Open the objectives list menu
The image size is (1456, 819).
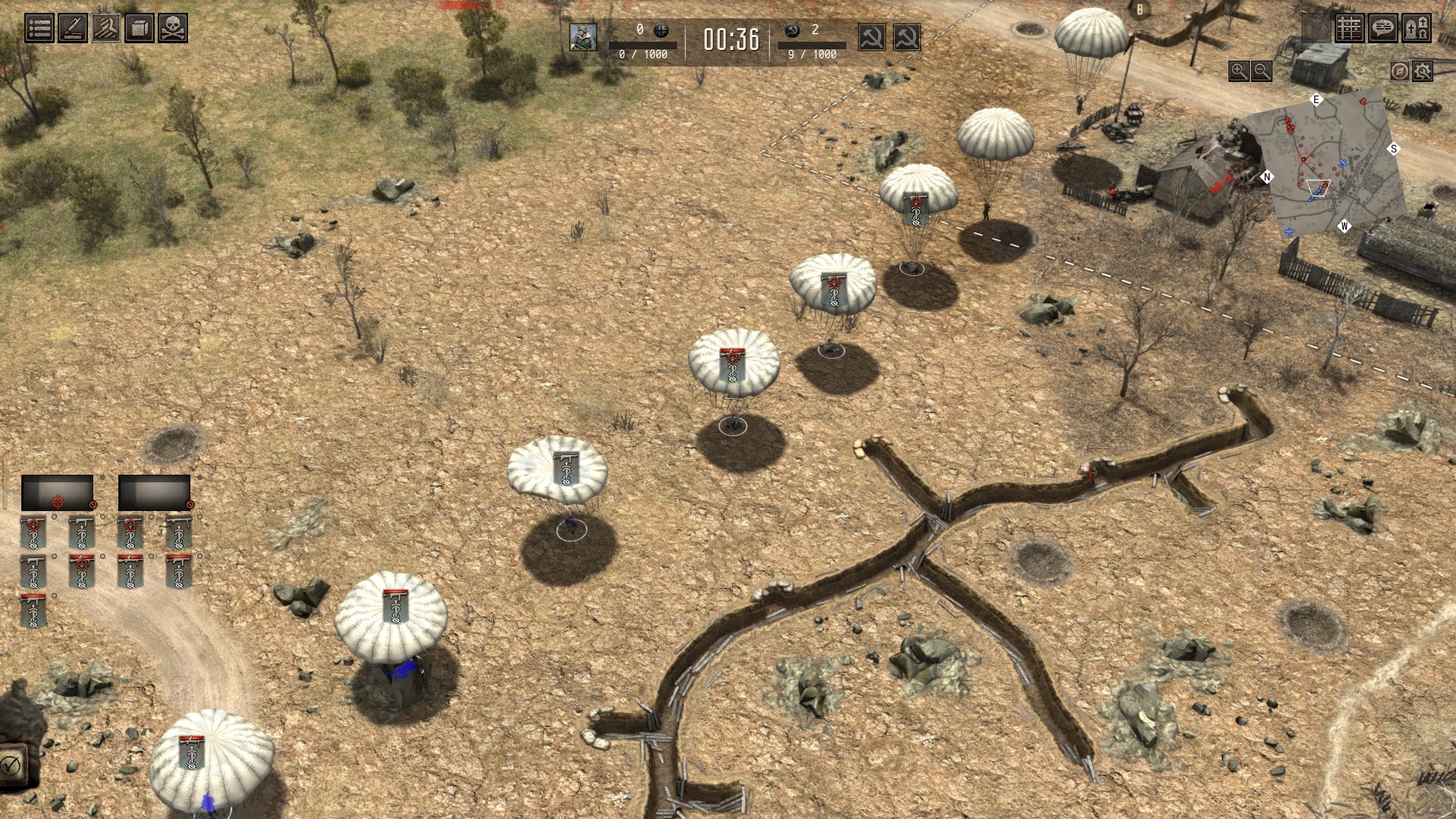(39, 29)
